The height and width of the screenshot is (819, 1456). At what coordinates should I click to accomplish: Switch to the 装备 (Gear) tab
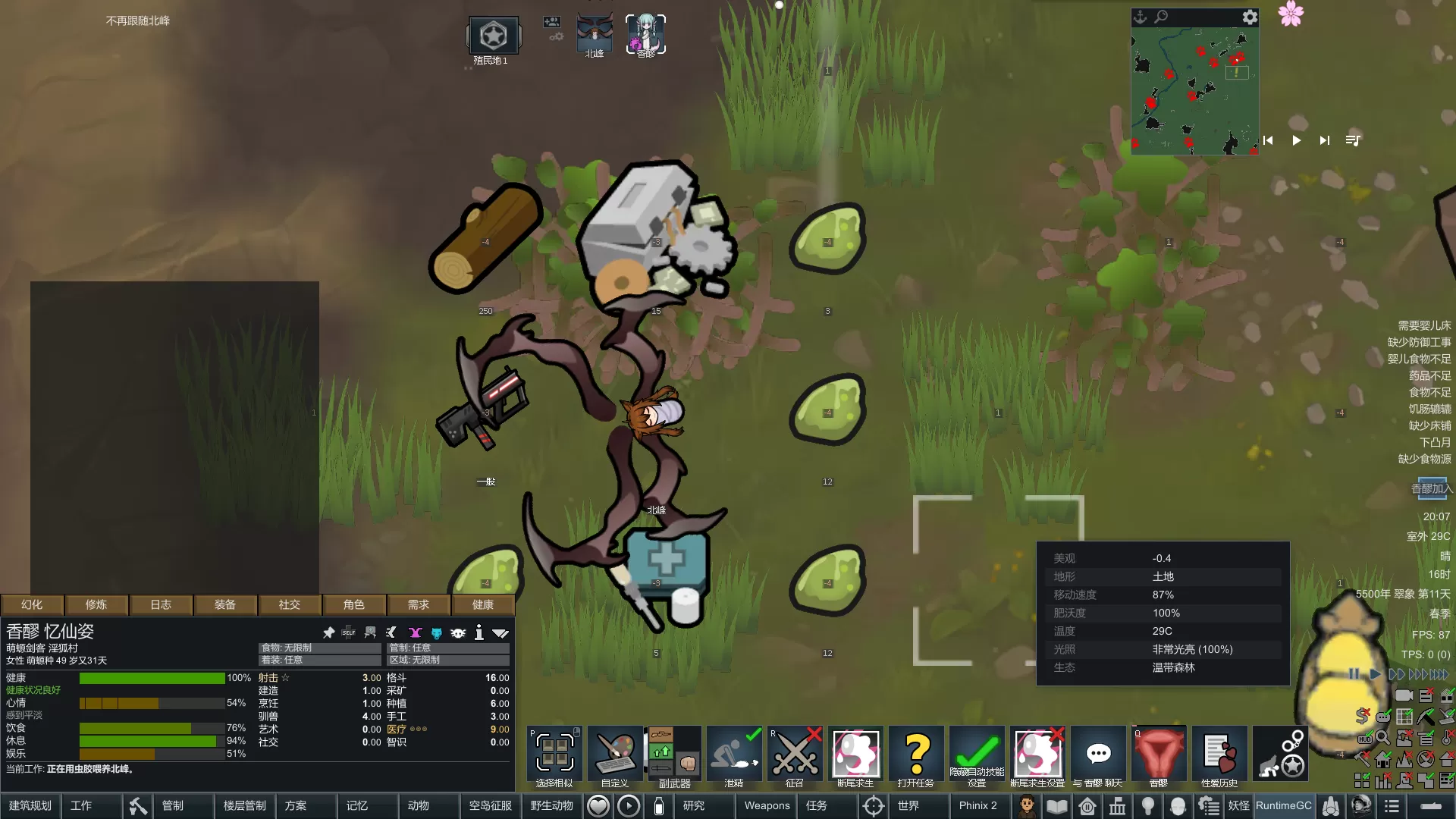point(225,604)
